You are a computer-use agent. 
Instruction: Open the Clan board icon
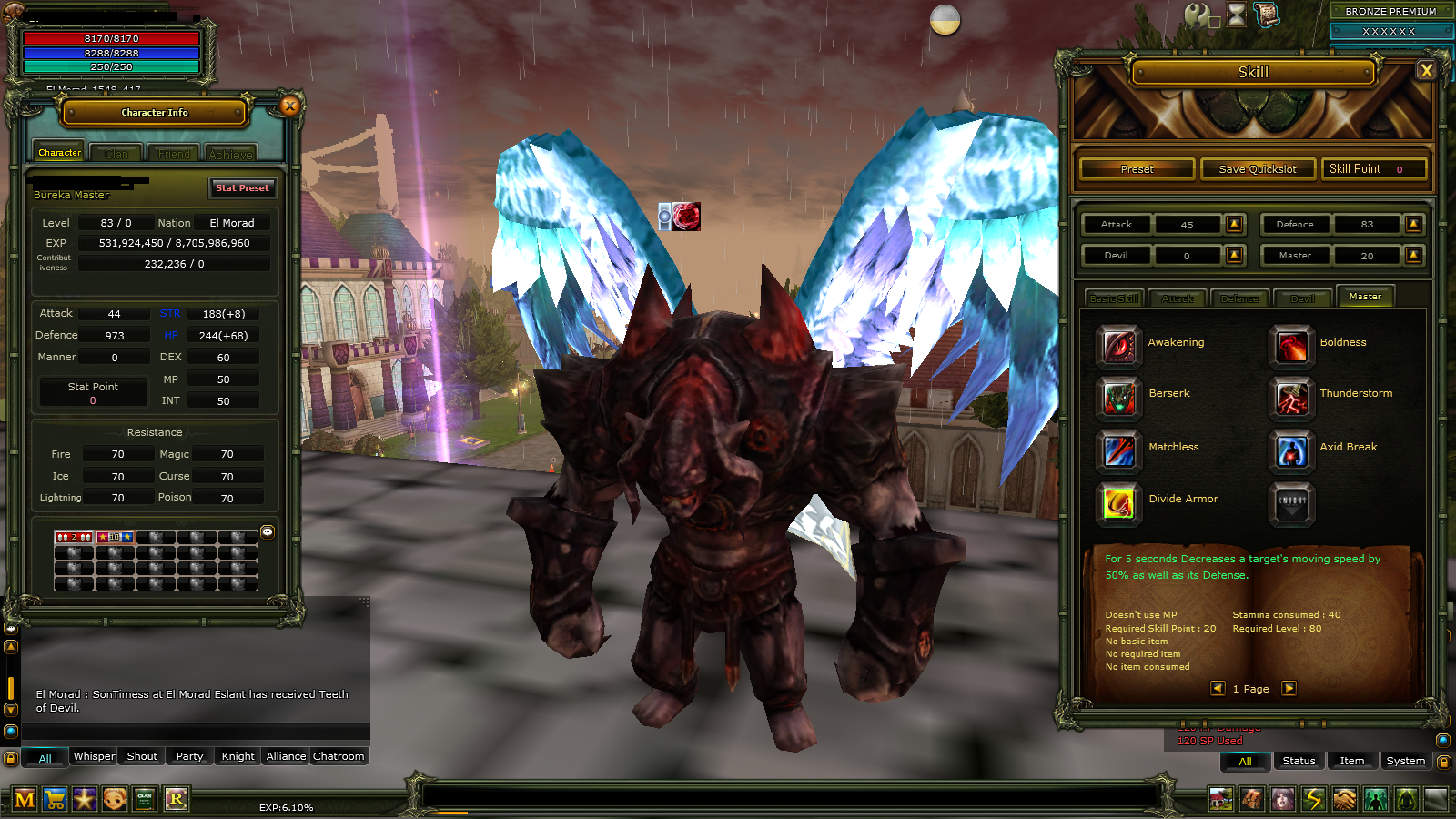pyautogui.click(x=143, y=799)
